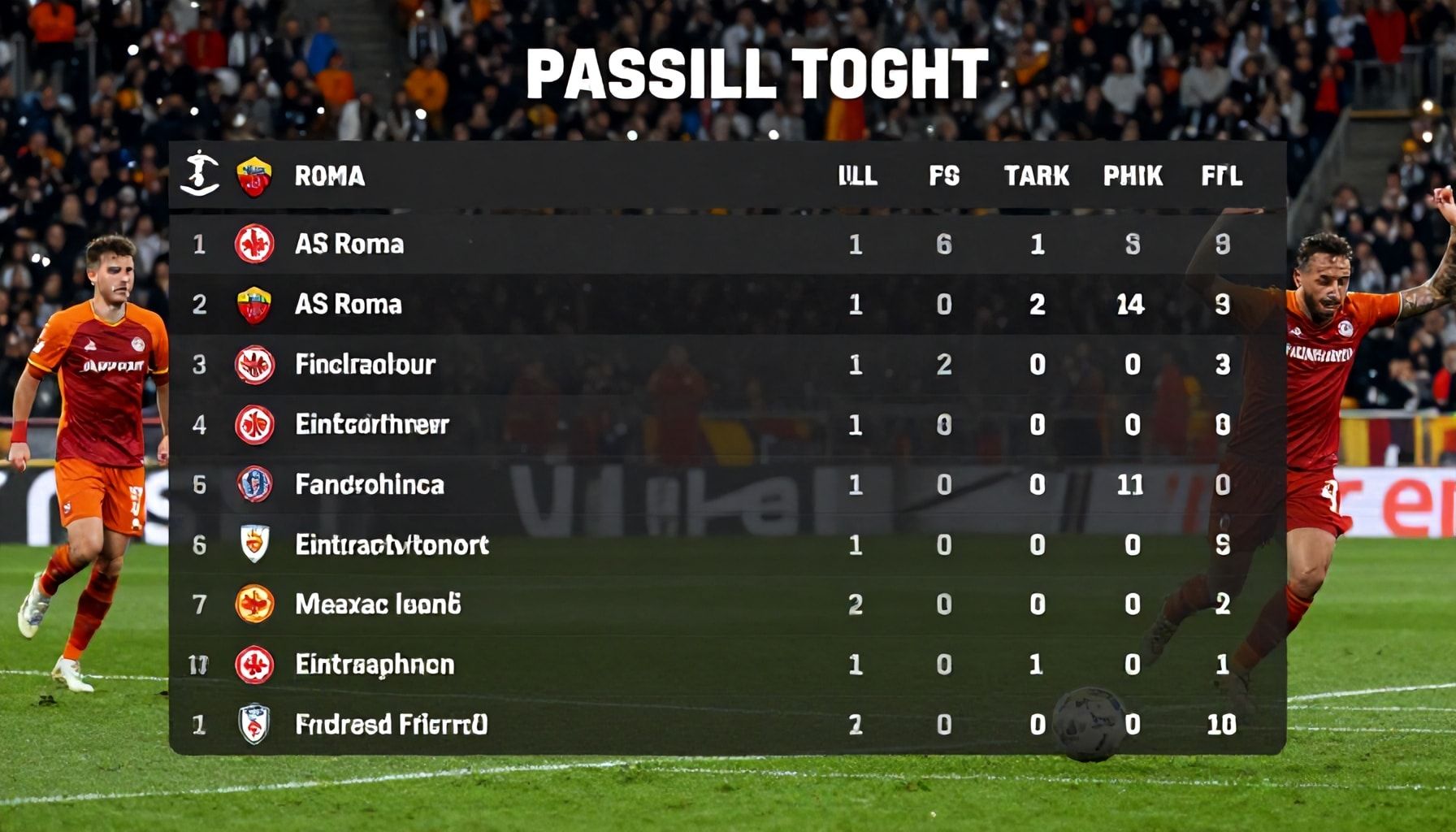Select the FS column header
This screenshot has height=832, width=1456.
pos(944,175)
